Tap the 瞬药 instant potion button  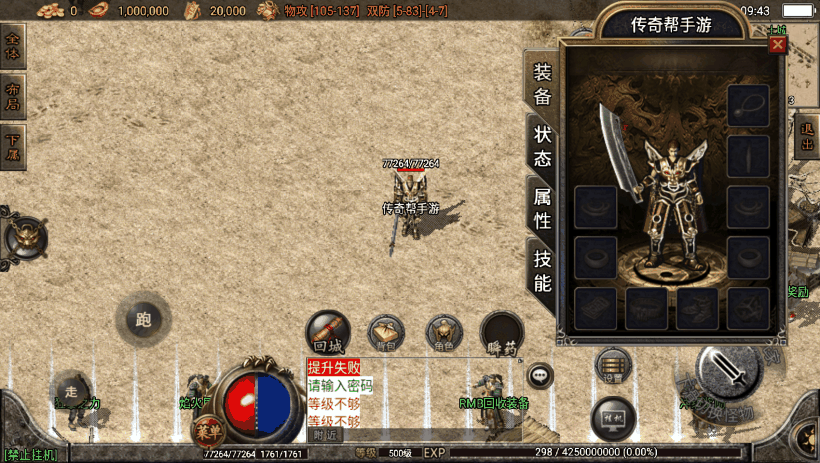point(502,334)
